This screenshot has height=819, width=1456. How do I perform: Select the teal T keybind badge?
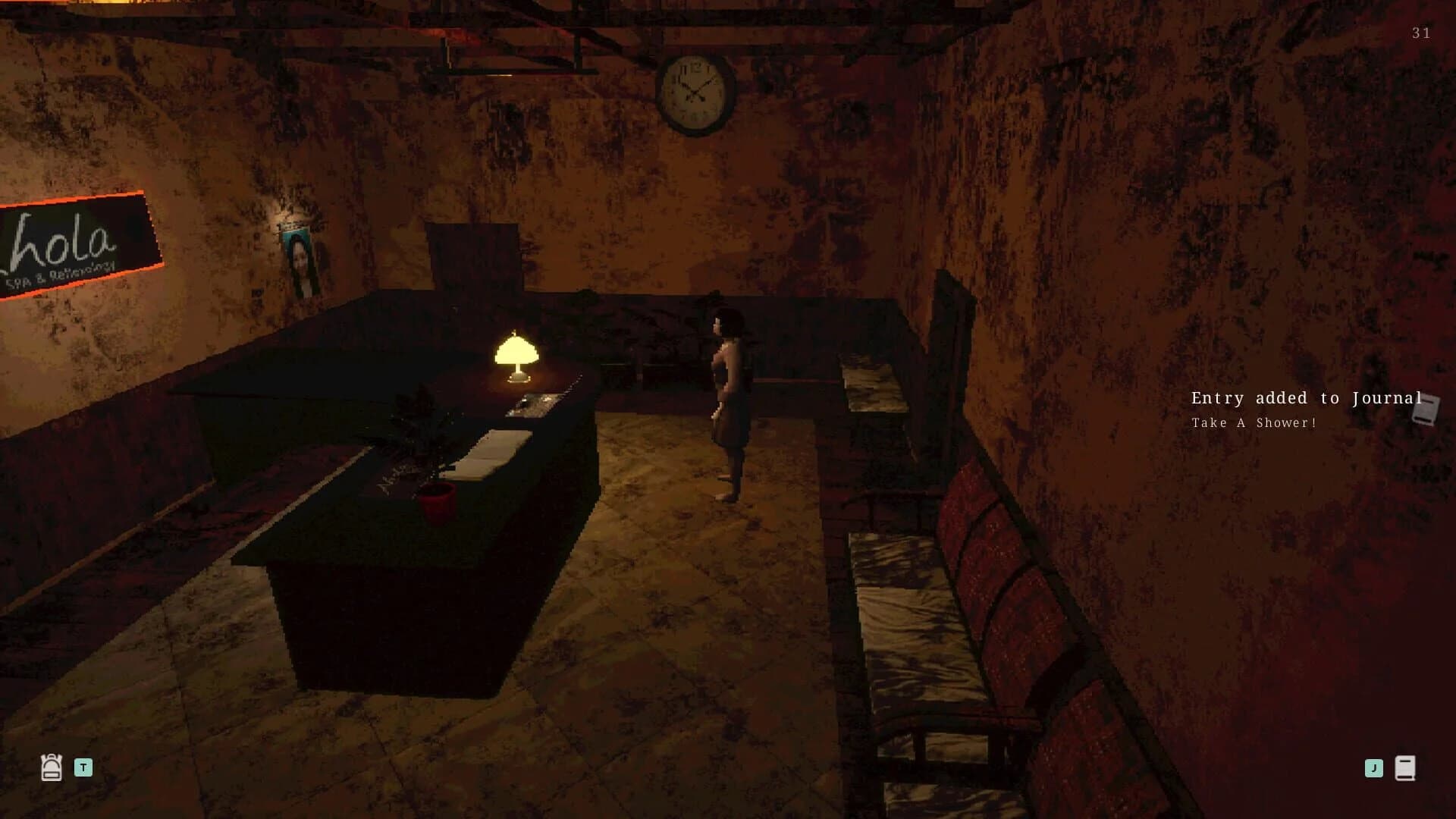coord(83,767)
